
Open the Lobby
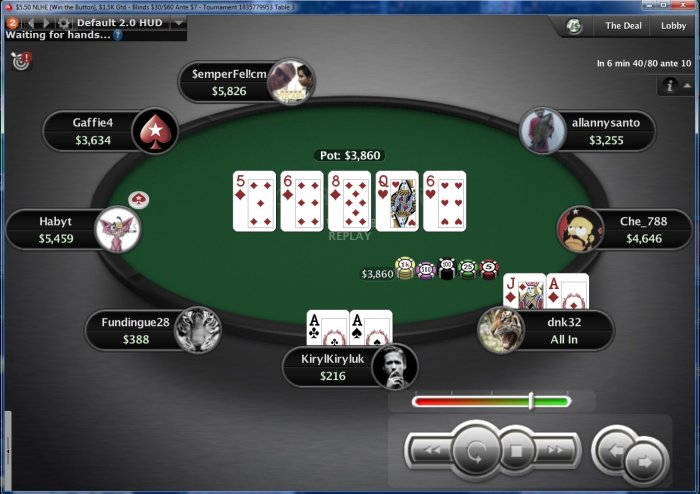(673, 26)
